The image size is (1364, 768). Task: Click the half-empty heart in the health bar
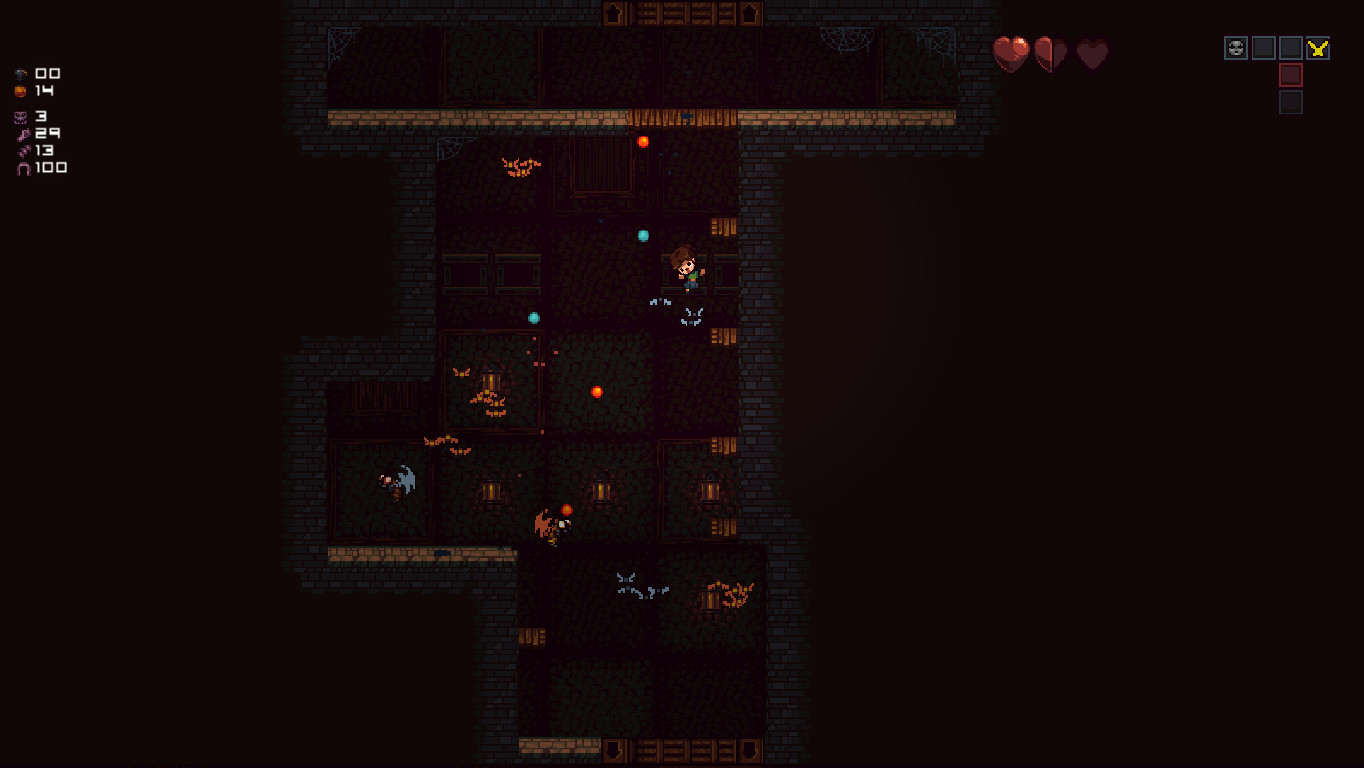click(x=1049, y=52)
